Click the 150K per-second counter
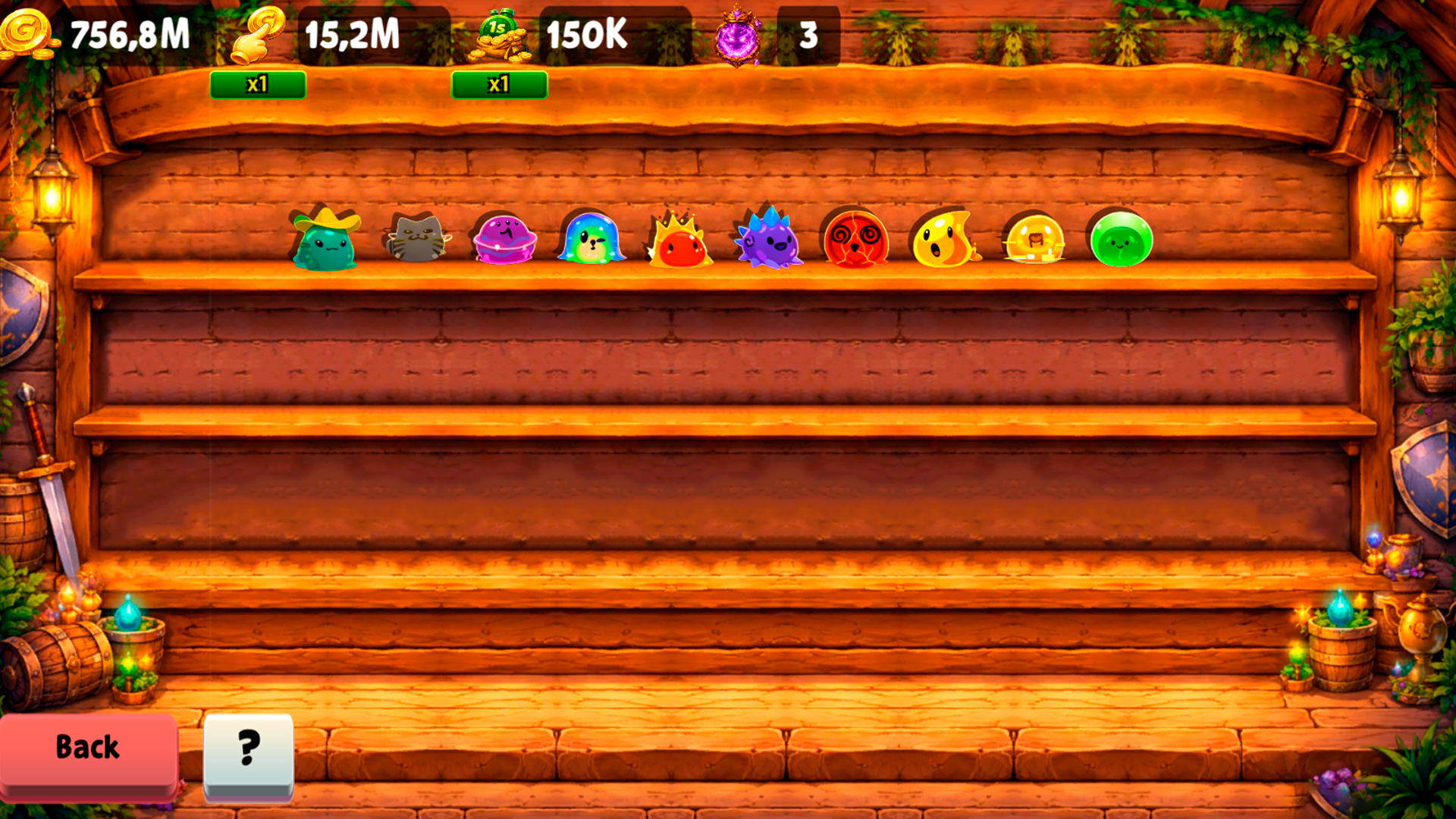This screenshot has height=819, width=1456. pyautogui.click(x=588, y=34)
